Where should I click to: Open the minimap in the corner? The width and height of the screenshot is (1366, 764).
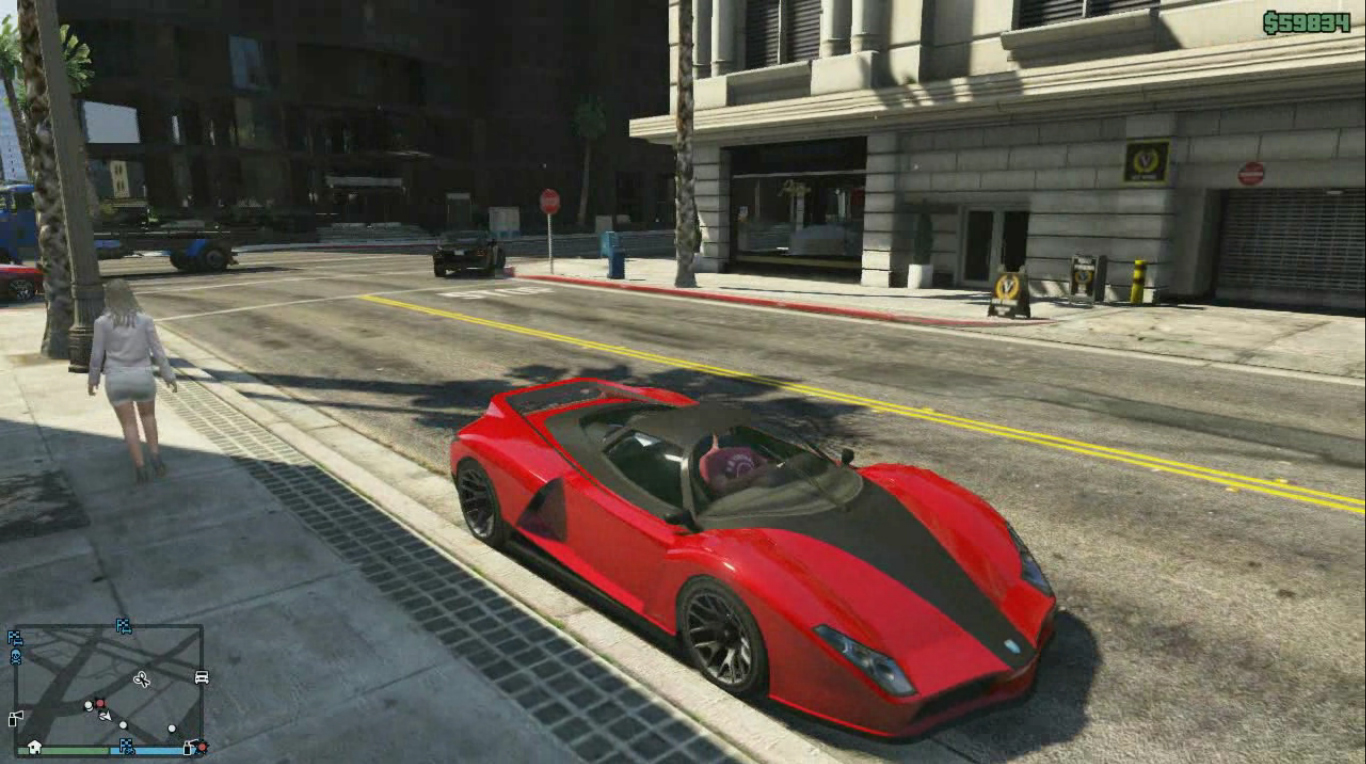click(108, 688)
